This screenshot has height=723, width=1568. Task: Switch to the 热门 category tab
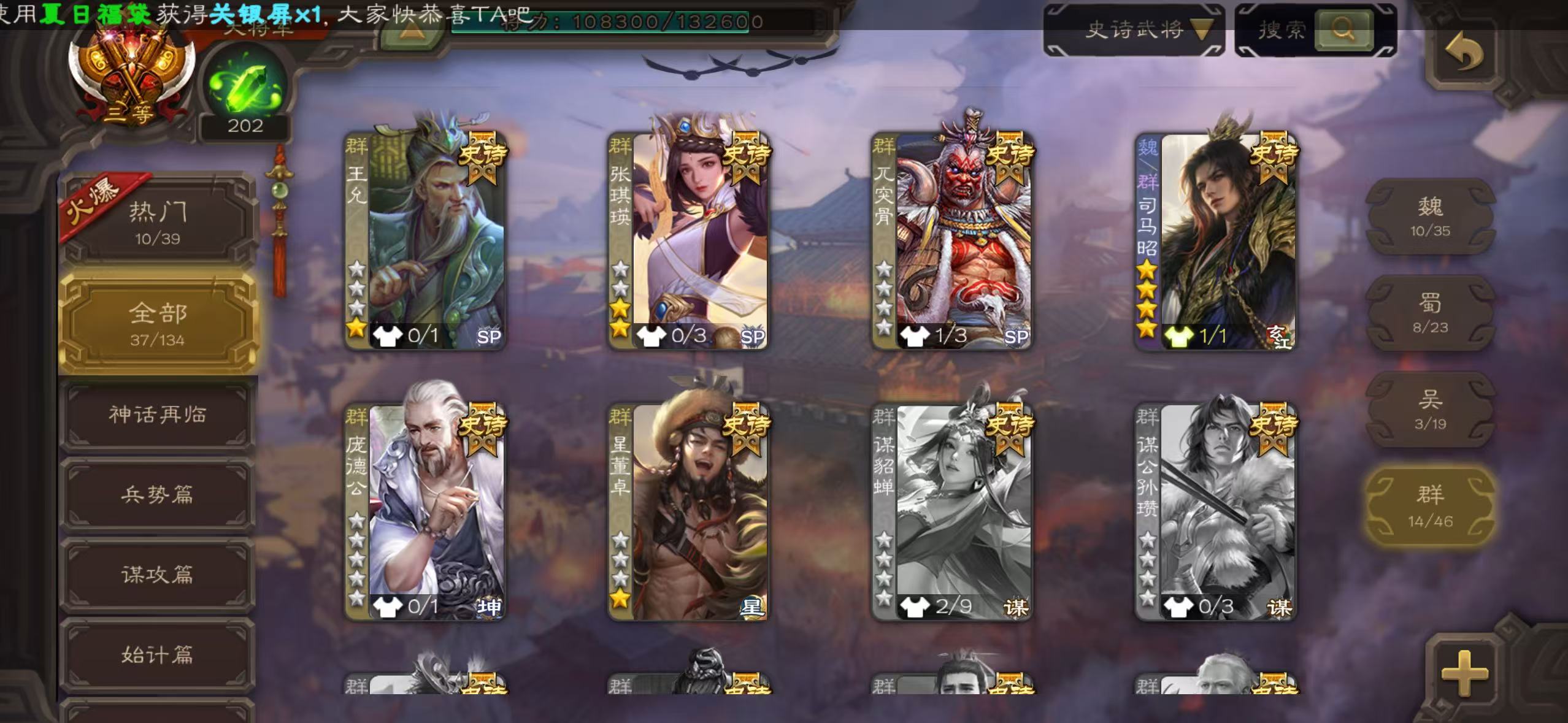(x=158, y=222)
